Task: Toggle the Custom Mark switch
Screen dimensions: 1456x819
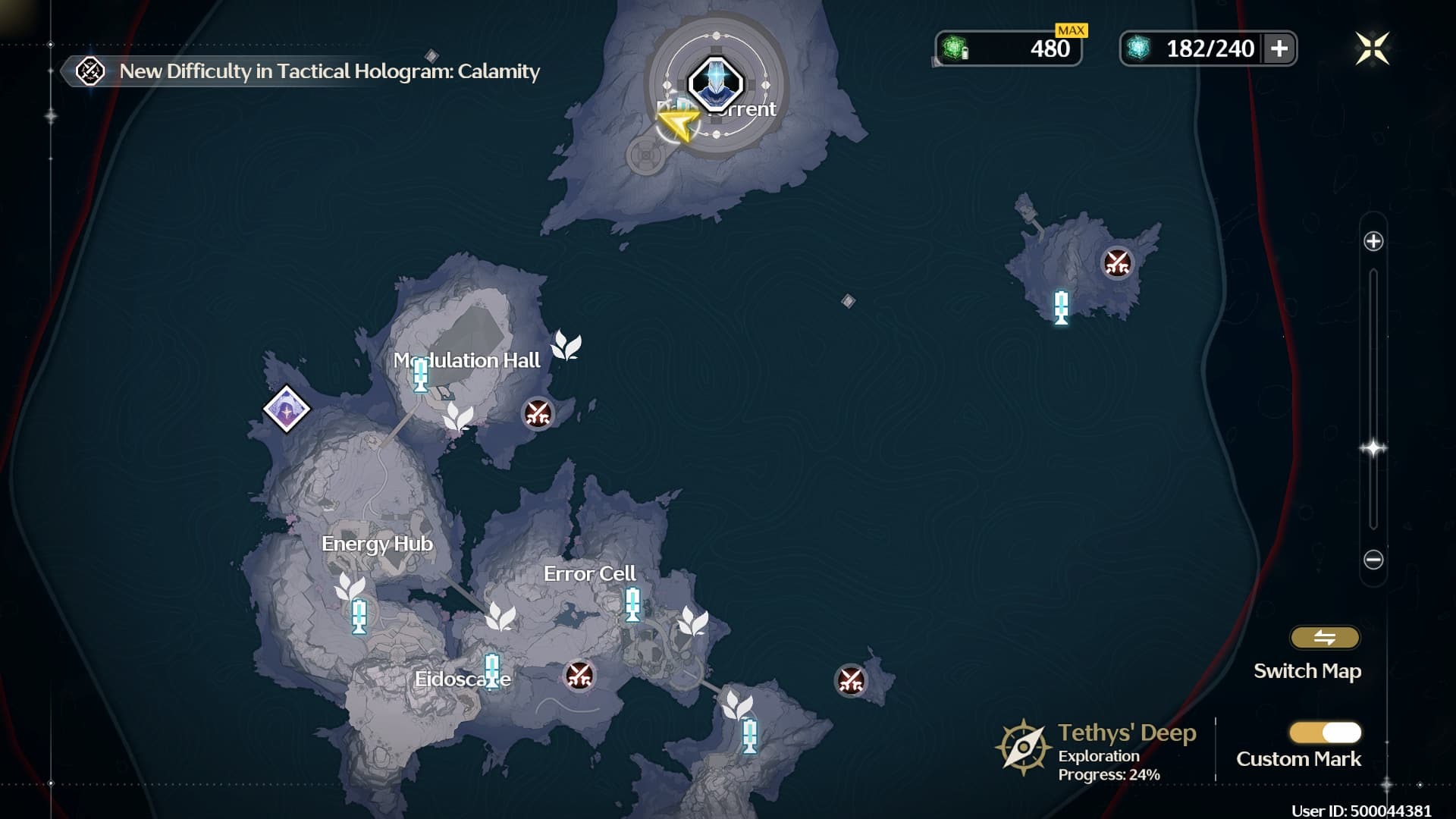Action: click(x=1325, y=733)
